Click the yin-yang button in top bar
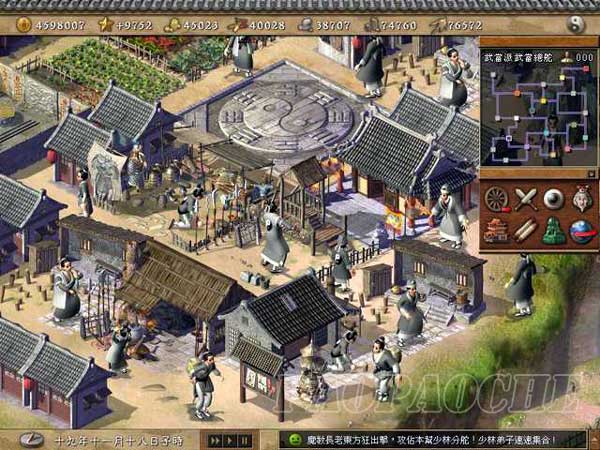600x450 pixels. click(x=575, y=23)
